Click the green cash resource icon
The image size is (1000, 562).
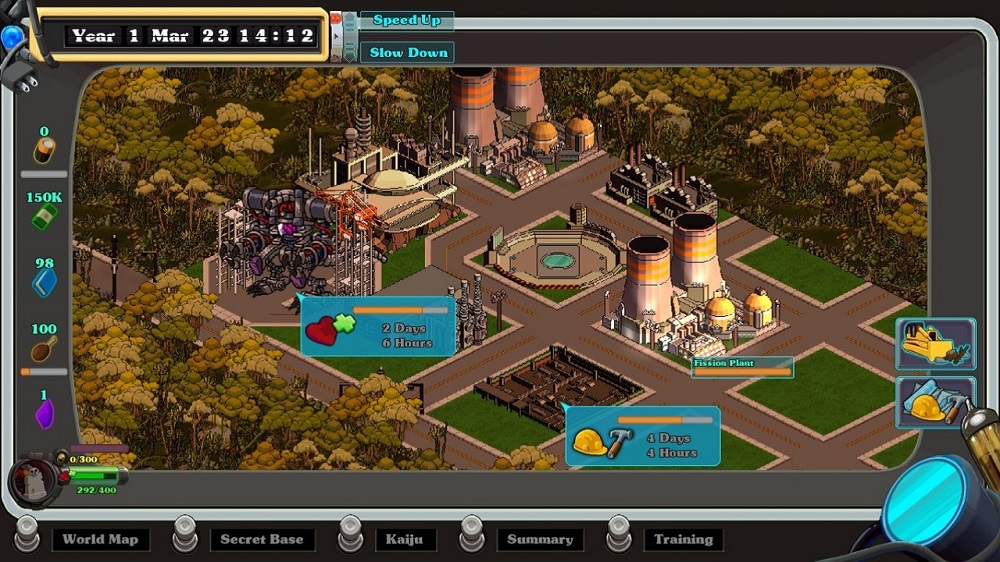coord(44,217)
